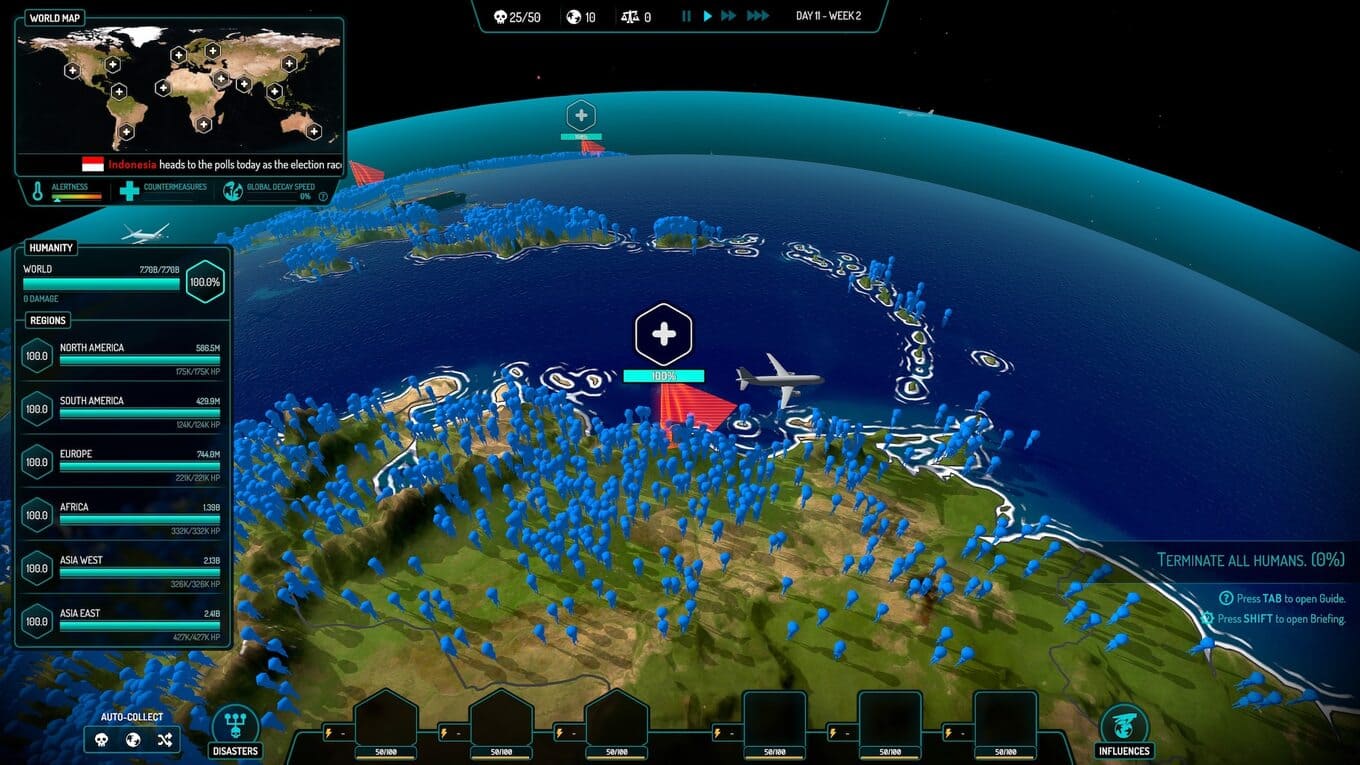1360x765 pixels.
Task: Pick the Africa region row
Action: coord(125,514)
